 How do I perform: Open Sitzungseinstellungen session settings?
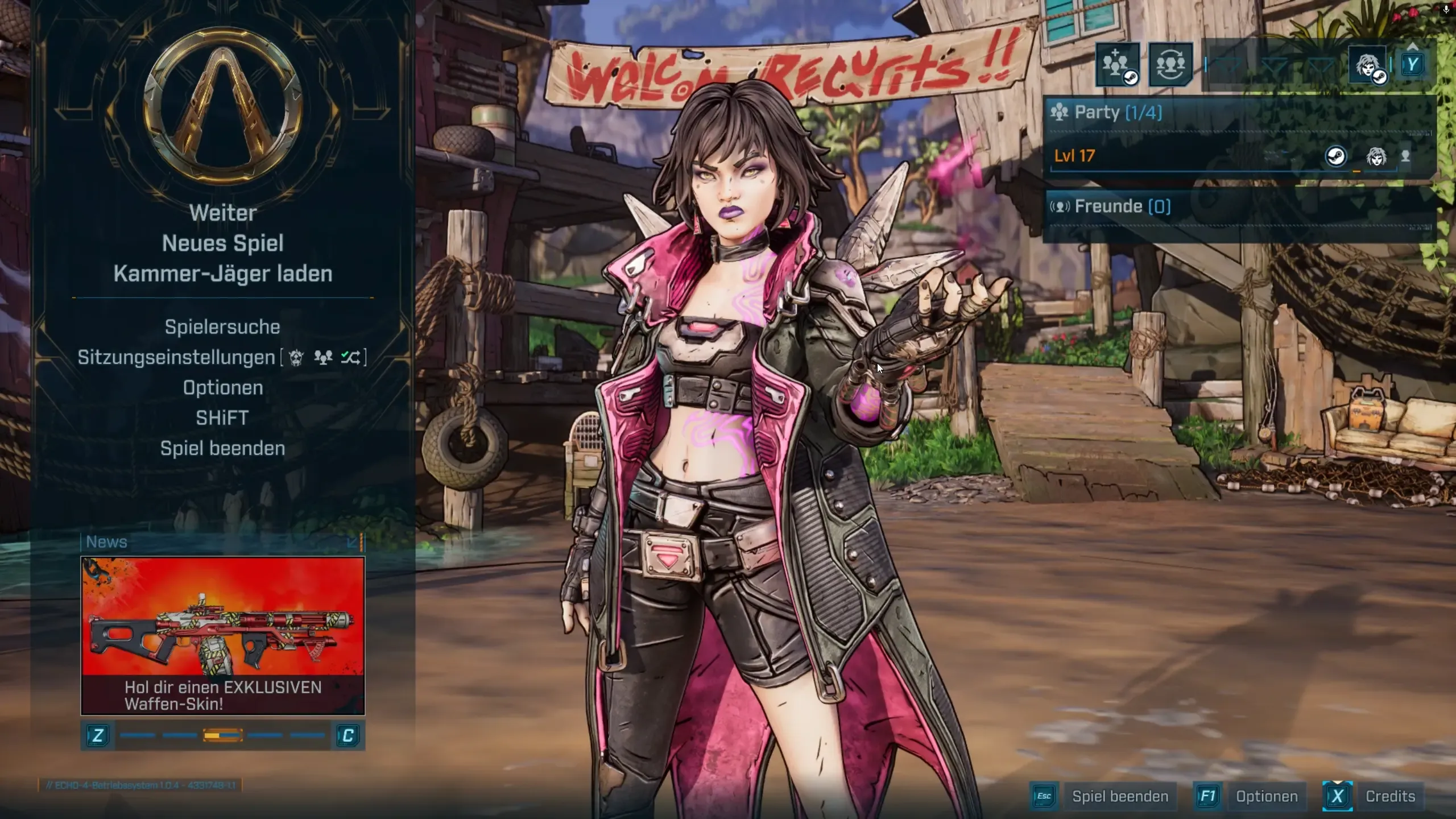(176, 357)
